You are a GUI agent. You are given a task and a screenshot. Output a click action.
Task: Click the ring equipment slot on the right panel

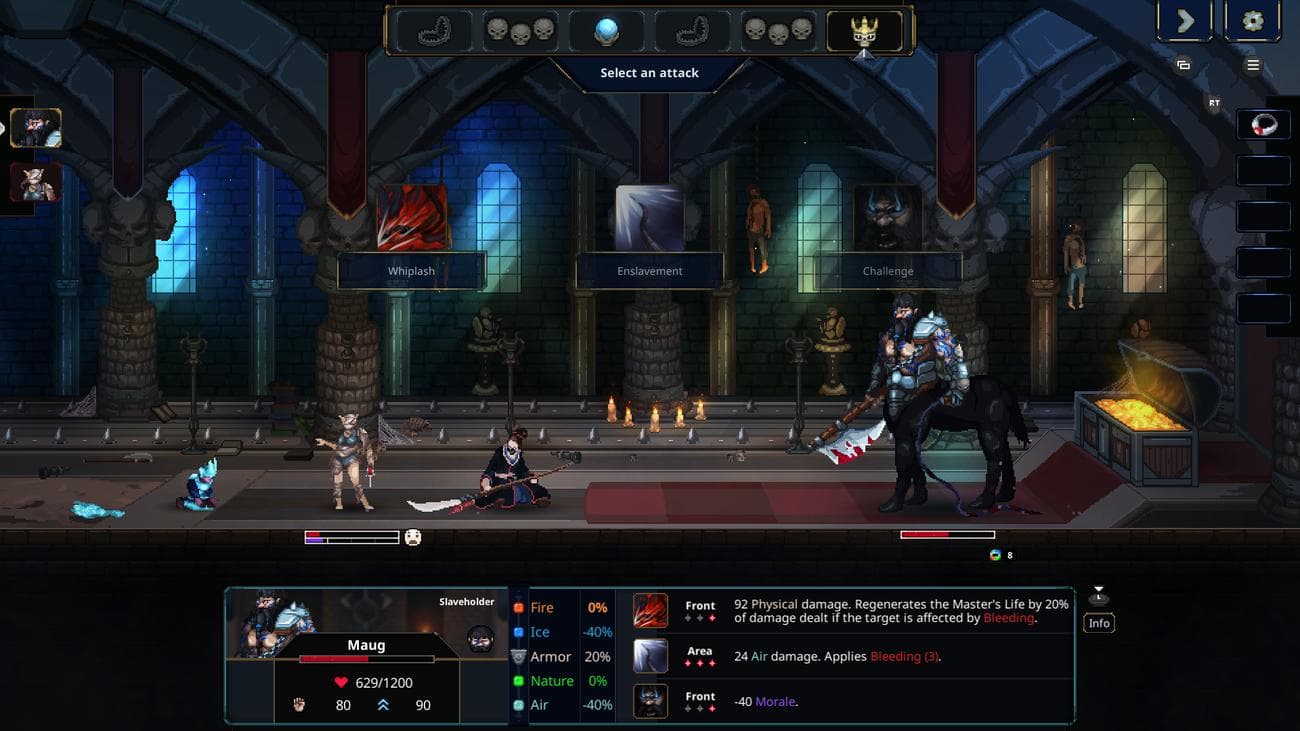click(x=1263, y=124)
